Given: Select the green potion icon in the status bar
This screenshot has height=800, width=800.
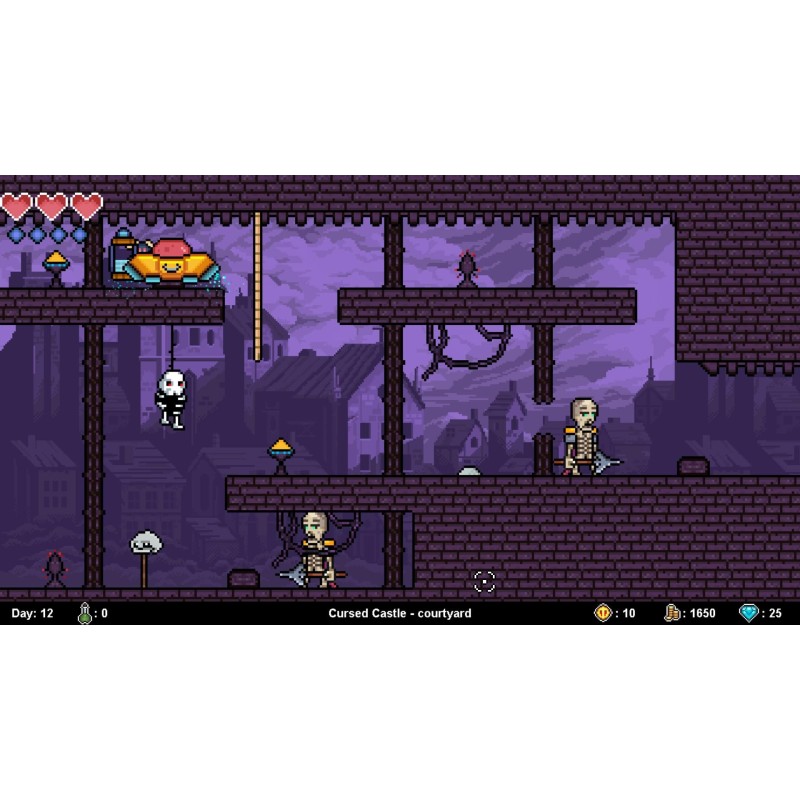Looking at the screenshot, I should (x=85, y=613).
